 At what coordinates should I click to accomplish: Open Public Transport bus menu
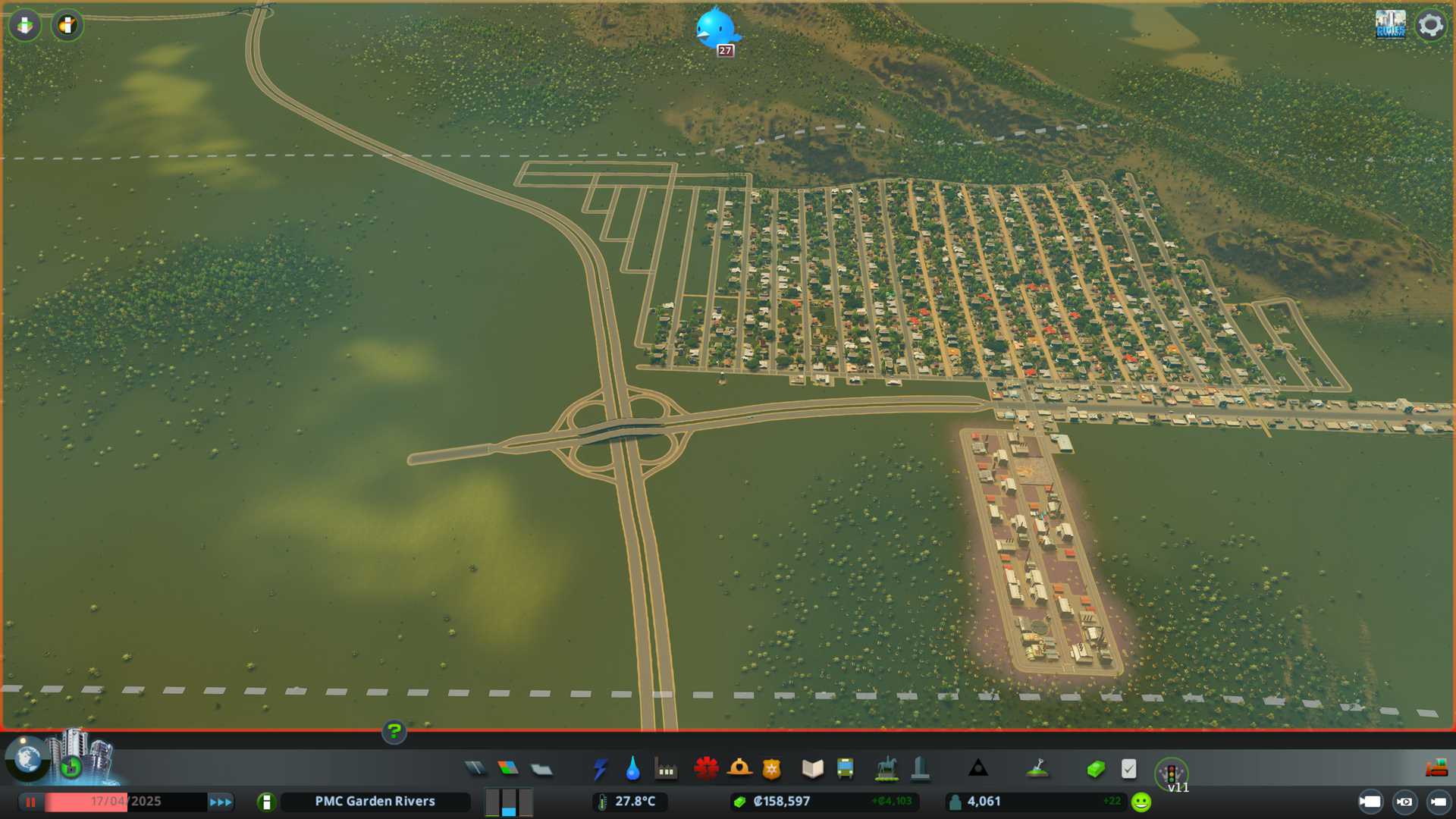tap(845, 769)
